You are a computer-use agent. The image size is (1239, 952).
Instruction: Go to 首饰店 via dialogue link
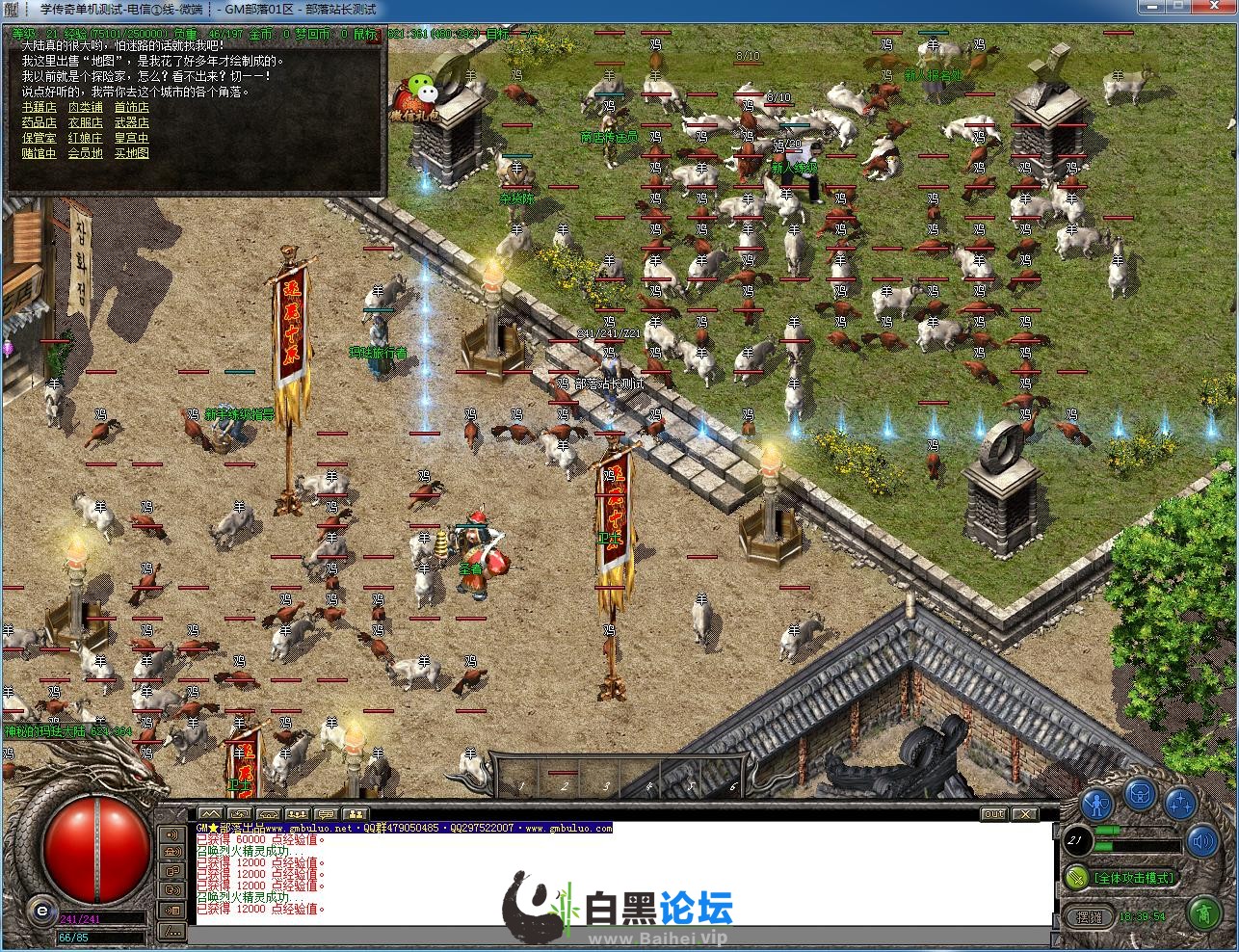tap(131, 108)
